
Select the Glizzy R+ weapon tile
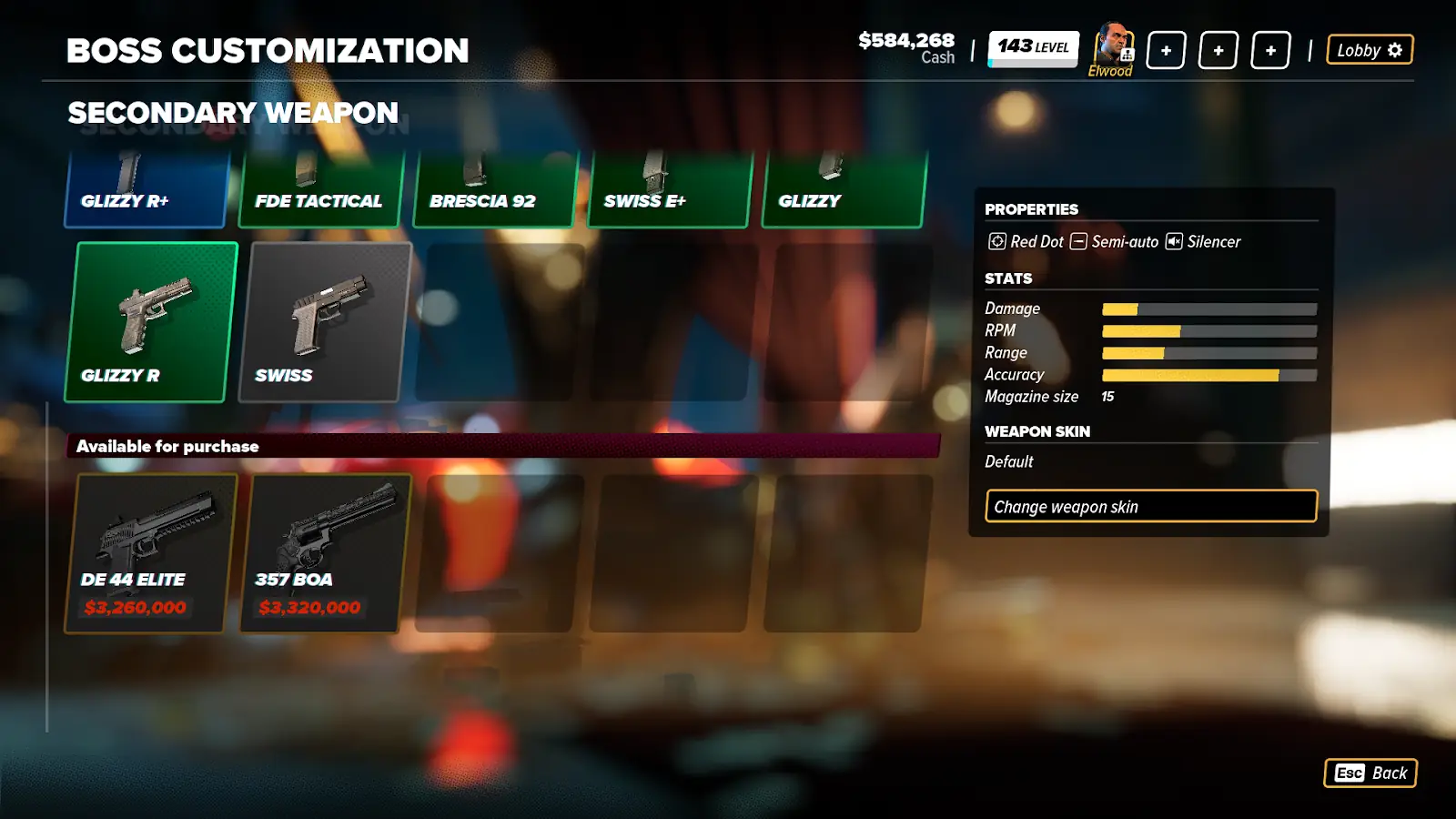coord(146,189)
